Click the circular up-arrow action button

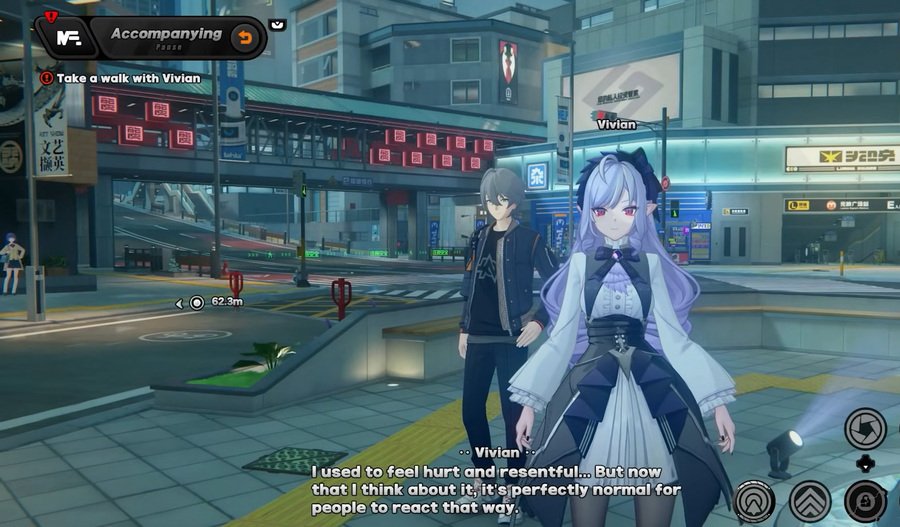coord(755,500)
